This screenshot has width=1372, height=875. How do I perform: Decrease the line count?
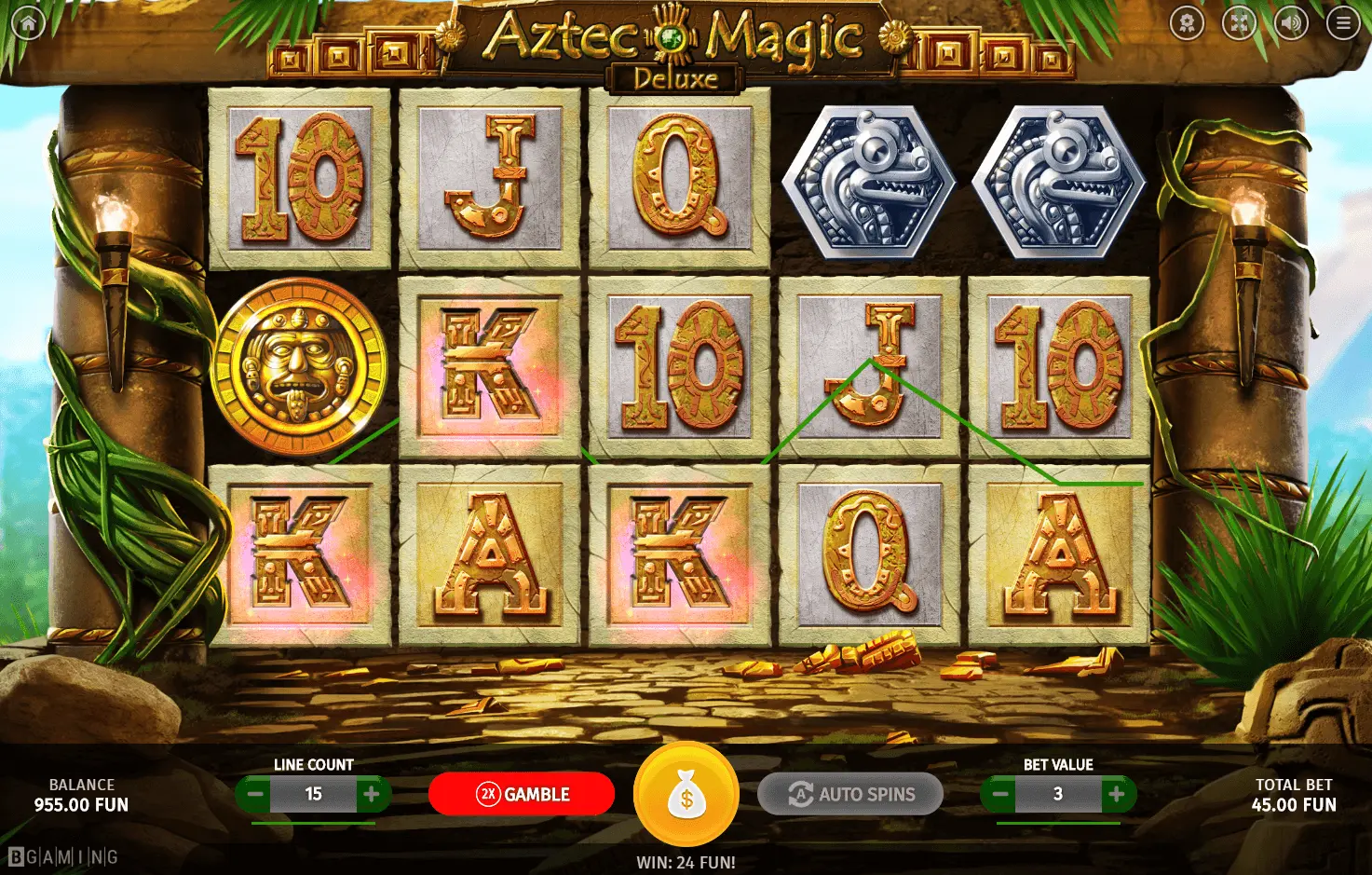[253, 794]
